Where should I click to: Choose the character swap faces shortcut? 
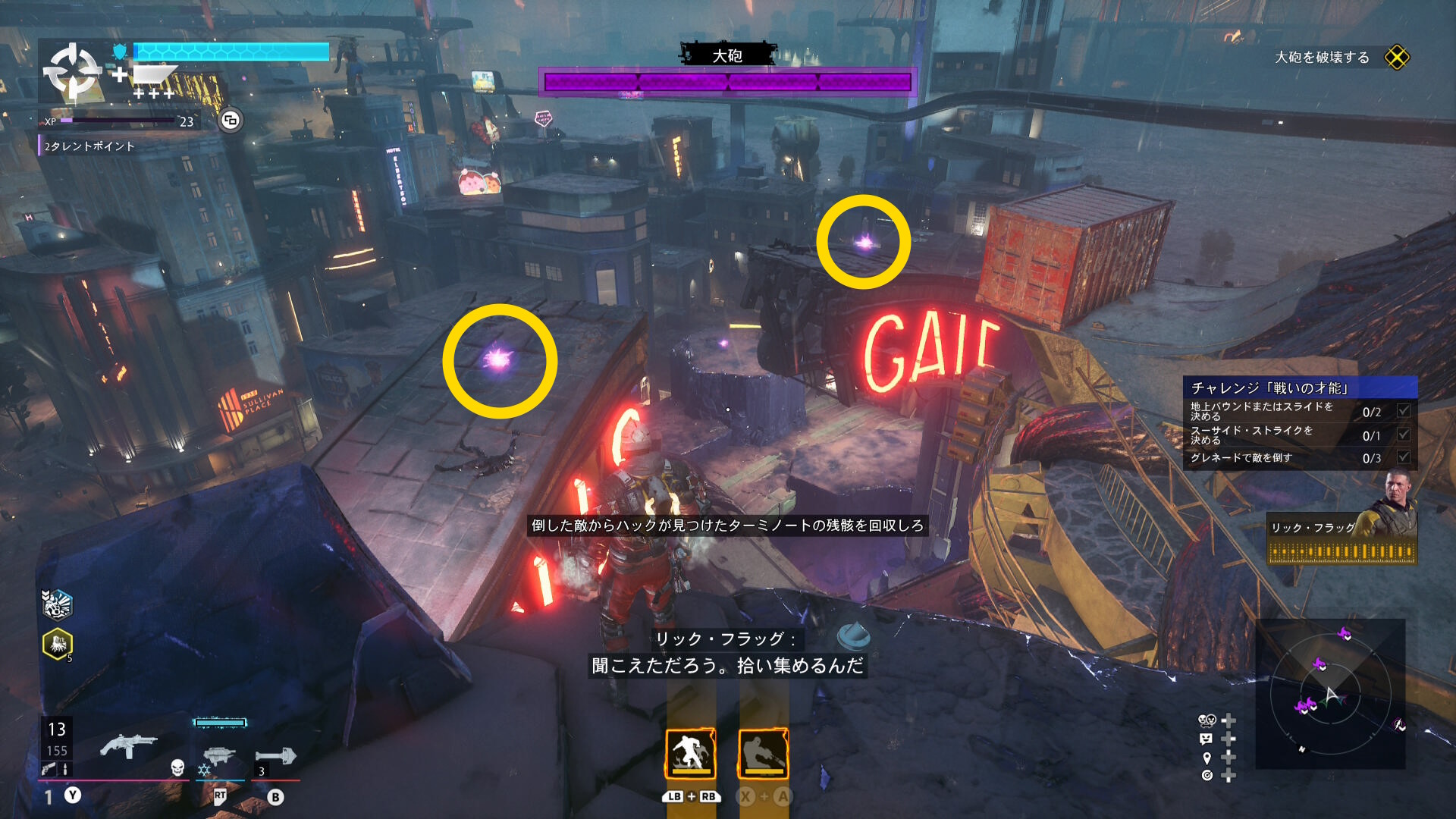pyautogui.click(x=1207, y=720)
